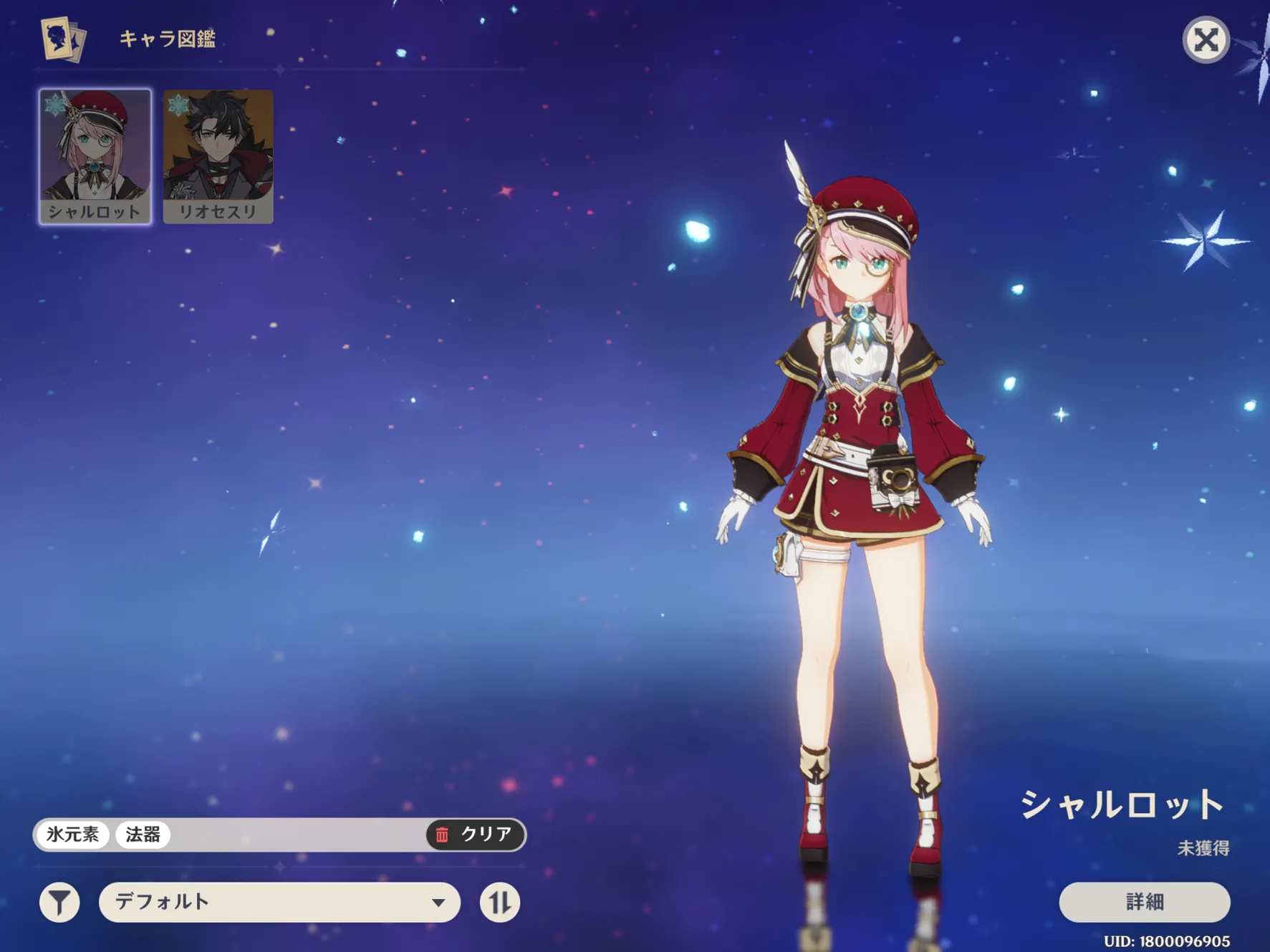This screenshot has height=952, width=1270.
Task: Toggle the sort order arrows button
Action: coord(499,903)
